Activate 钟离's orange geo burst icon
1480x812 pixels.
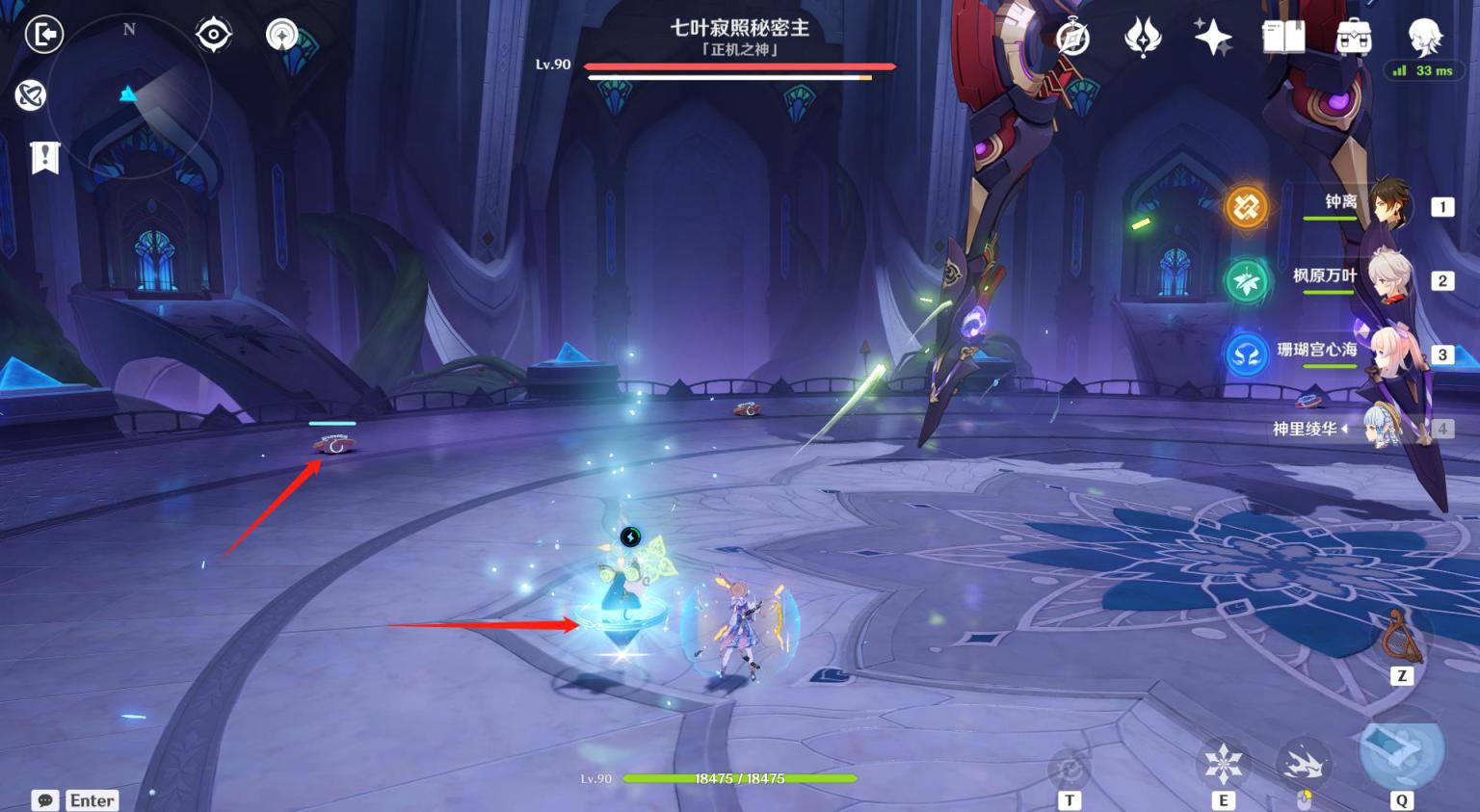[x=1246, y=206]
